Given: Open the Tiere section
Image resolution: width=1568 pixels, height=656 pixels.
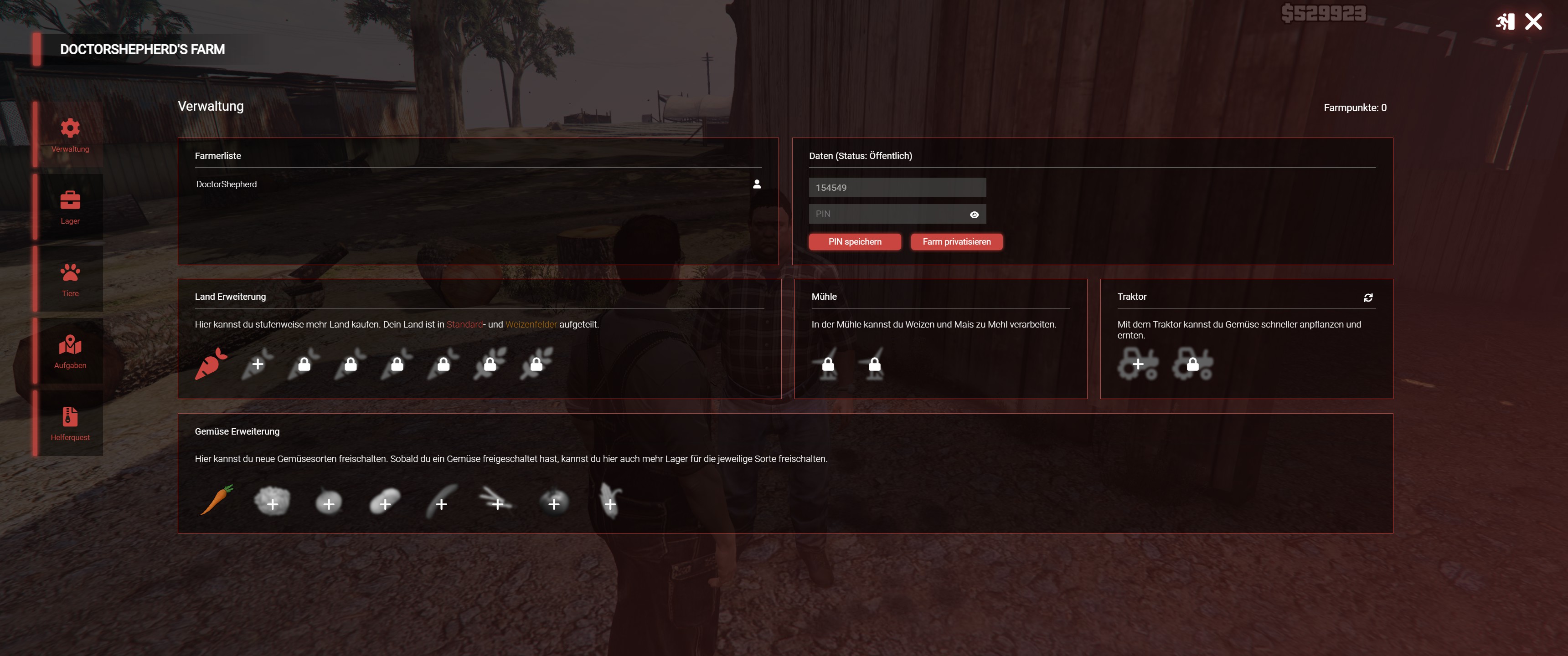Looking at the screenshot, I should pyautogui.click(x=70, y=279).
